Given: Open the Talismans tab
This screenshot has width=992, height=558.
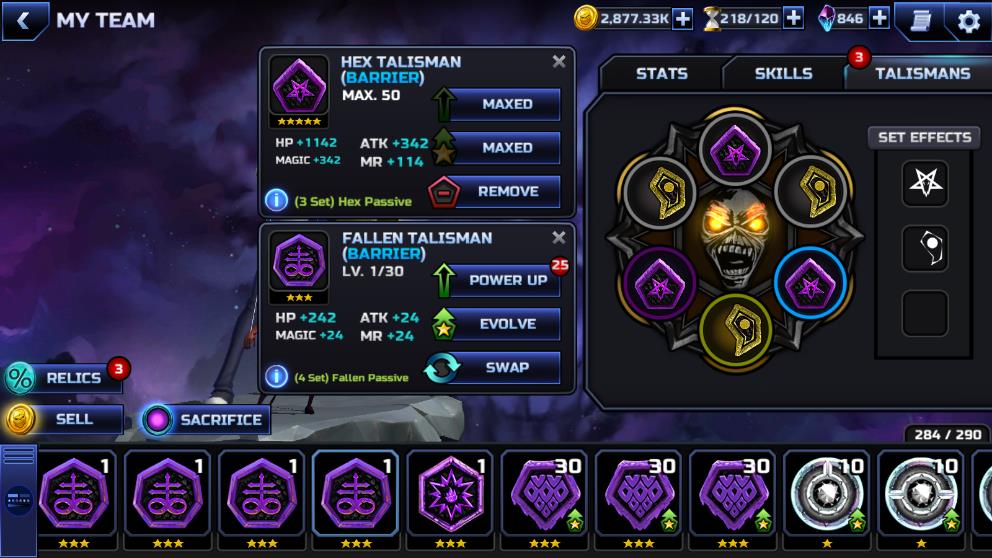Looking at the screenshot, I should (x=921, y=73).
